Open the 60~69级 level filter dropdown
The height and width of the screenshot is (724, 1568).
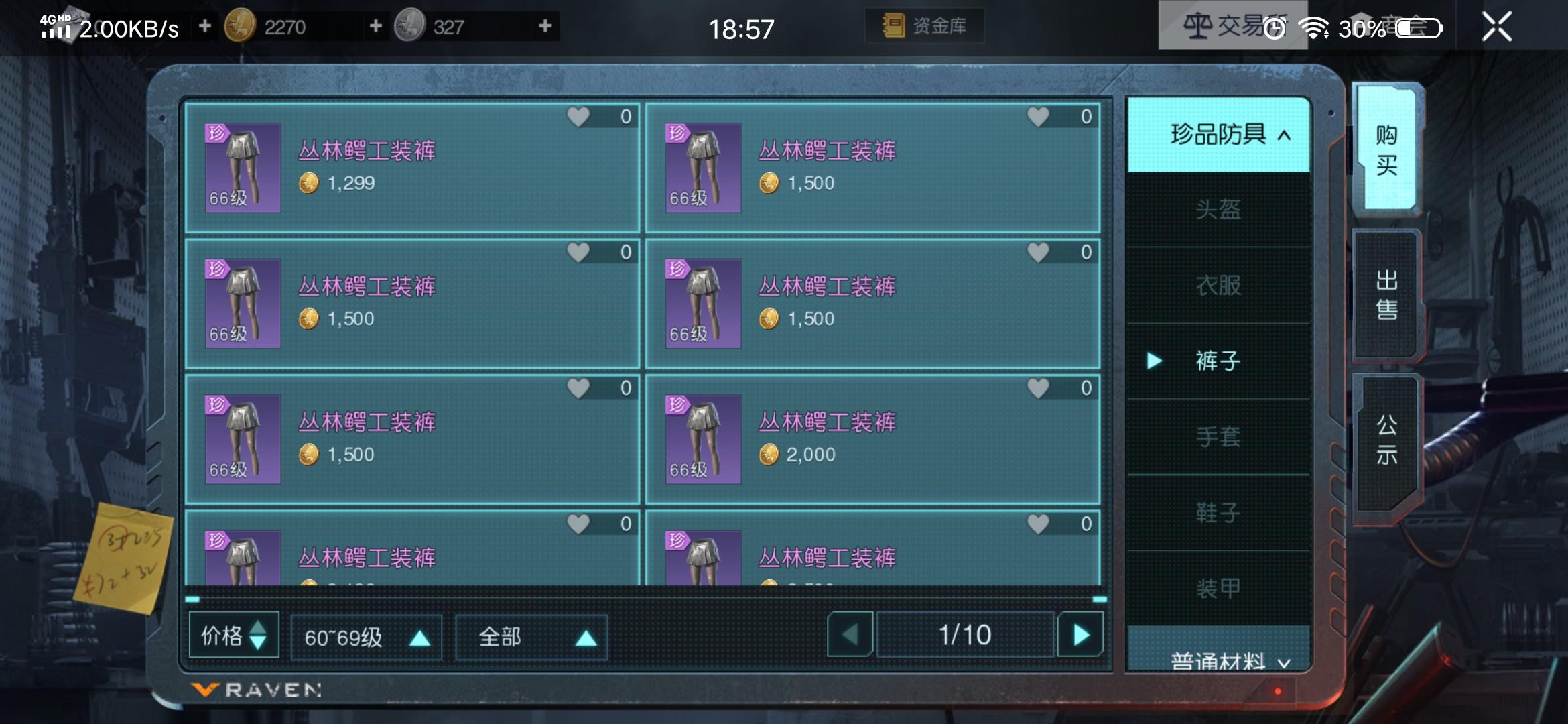pyautogui.click(x=366, y=636)
